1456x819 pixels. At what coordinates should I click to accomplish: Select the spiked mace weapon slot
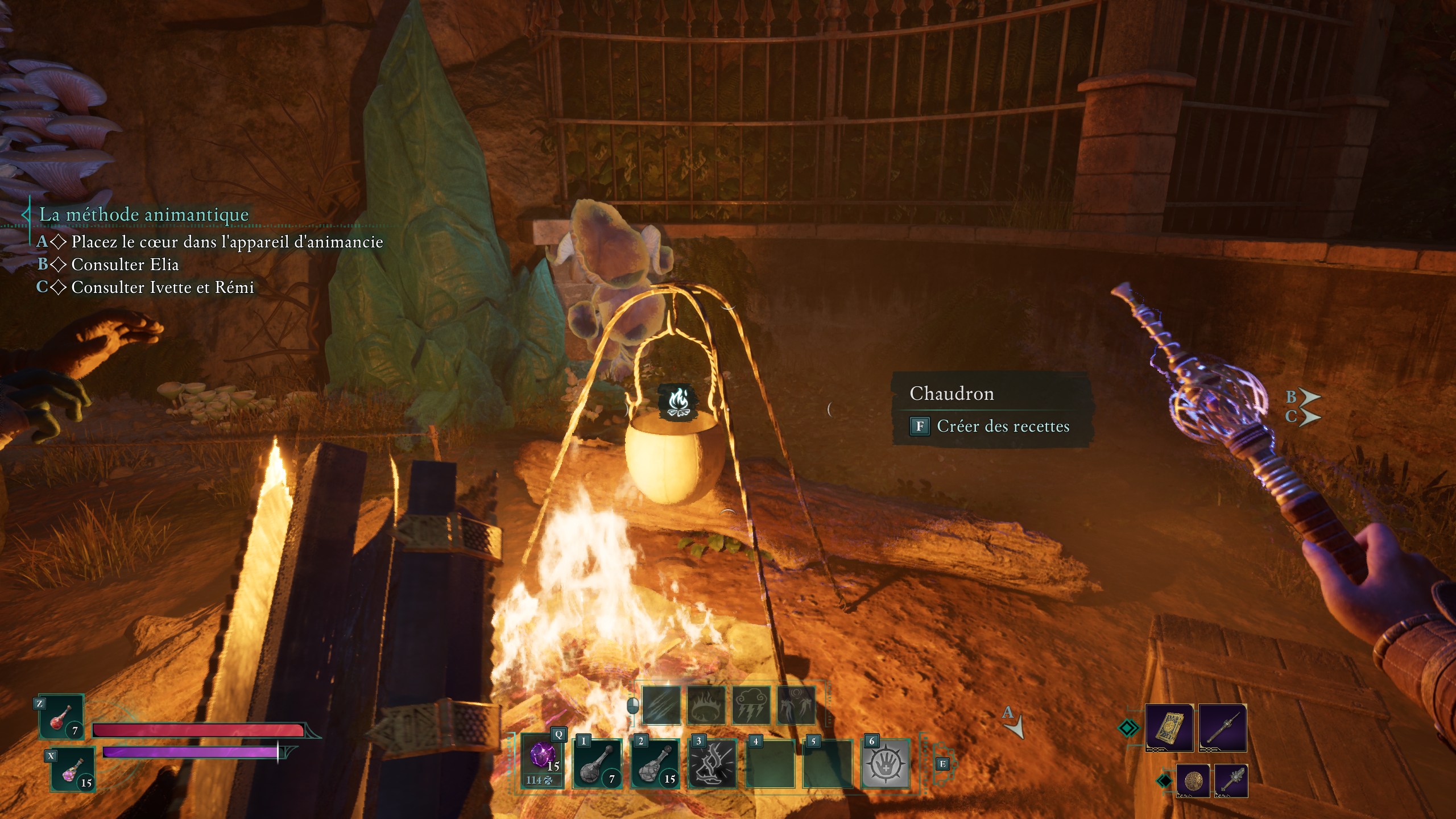point(1231,780)
